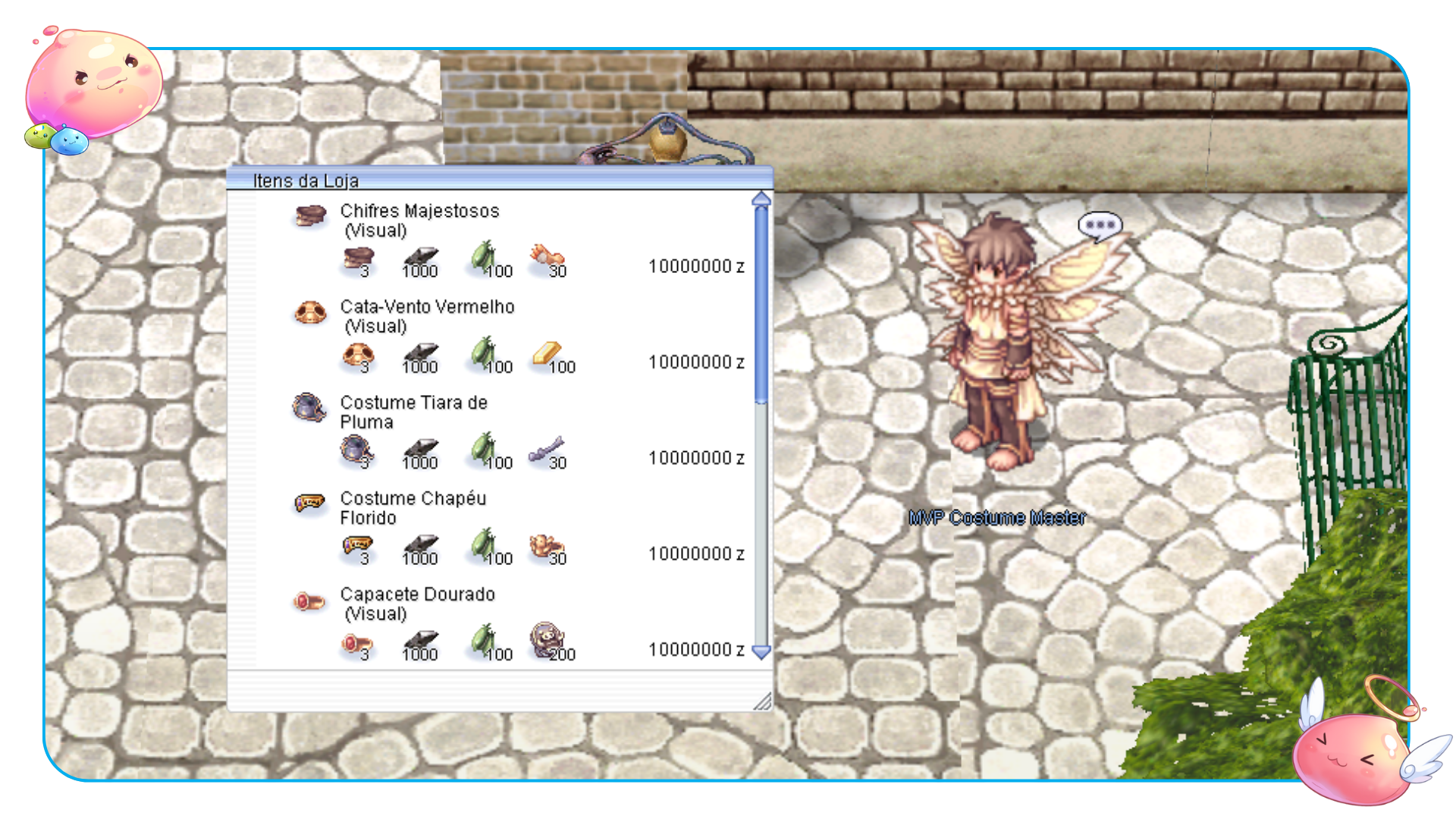Click the Costume Chapéu Florido large icon
Screen dimensions: 1456x819
pyautogui.click(x=309, y=504)
